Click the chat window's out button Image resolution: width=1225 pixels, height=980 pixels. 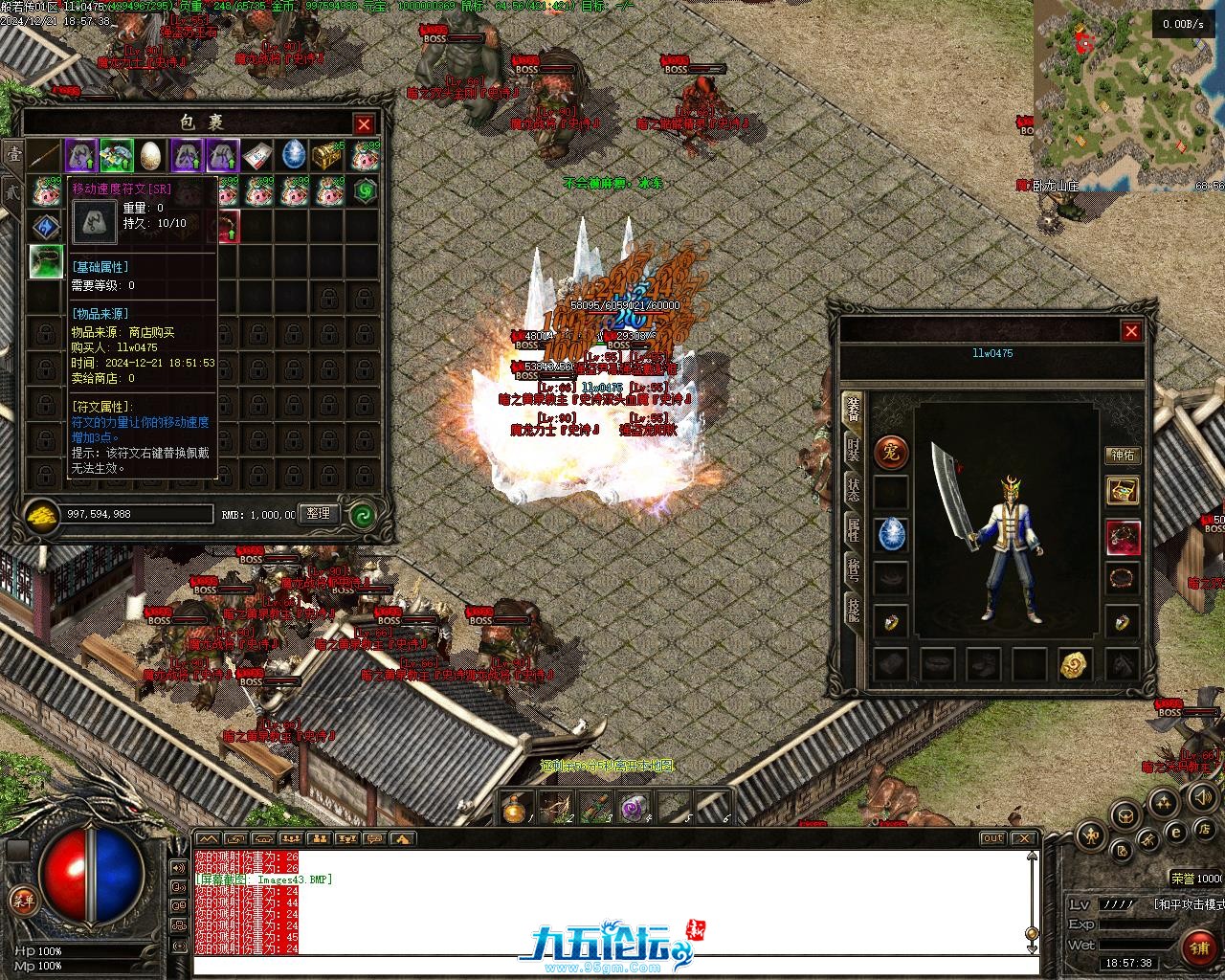[992, 838]
